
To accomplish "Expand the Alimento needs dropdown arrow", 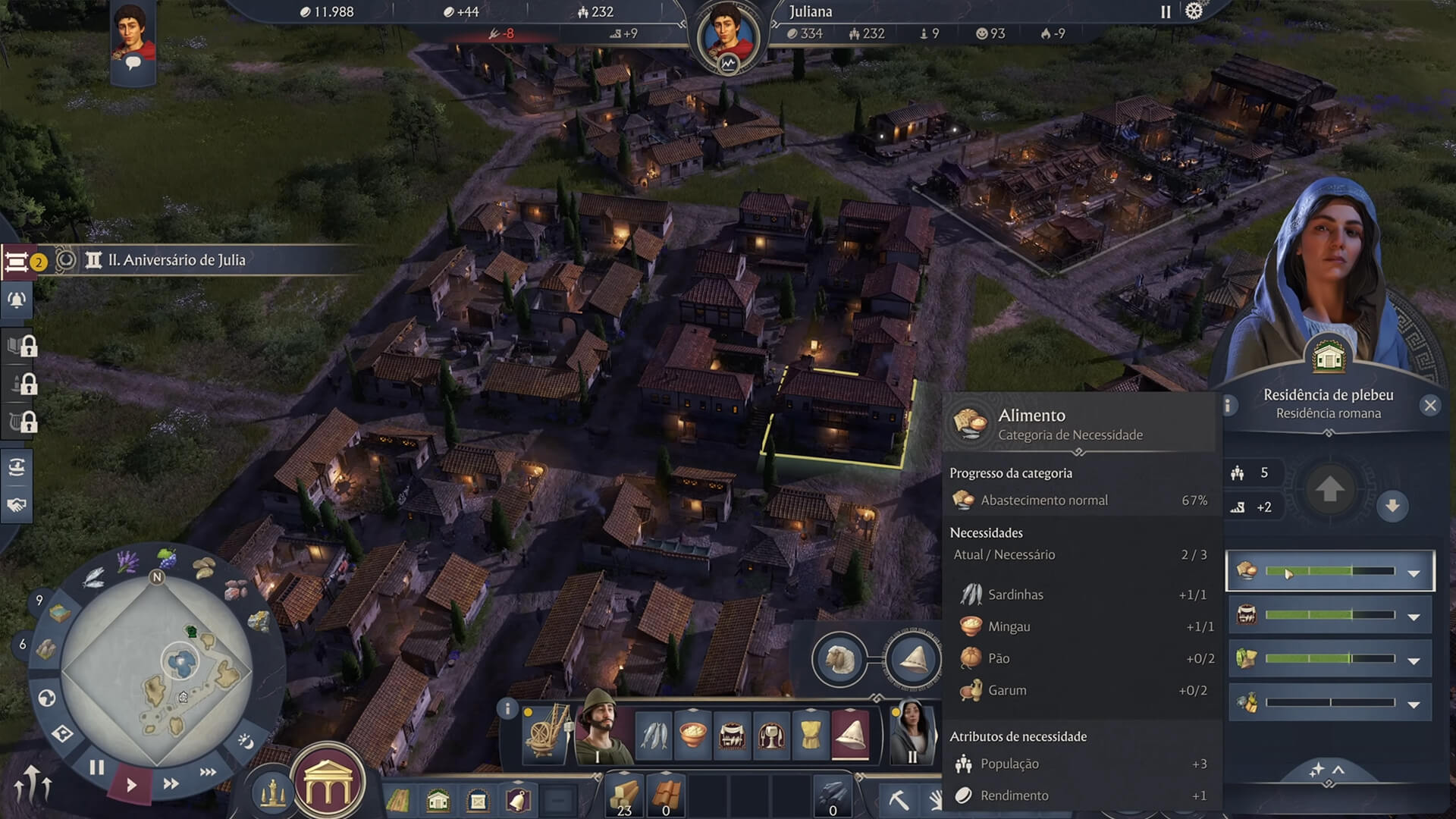I will 1413,573.
